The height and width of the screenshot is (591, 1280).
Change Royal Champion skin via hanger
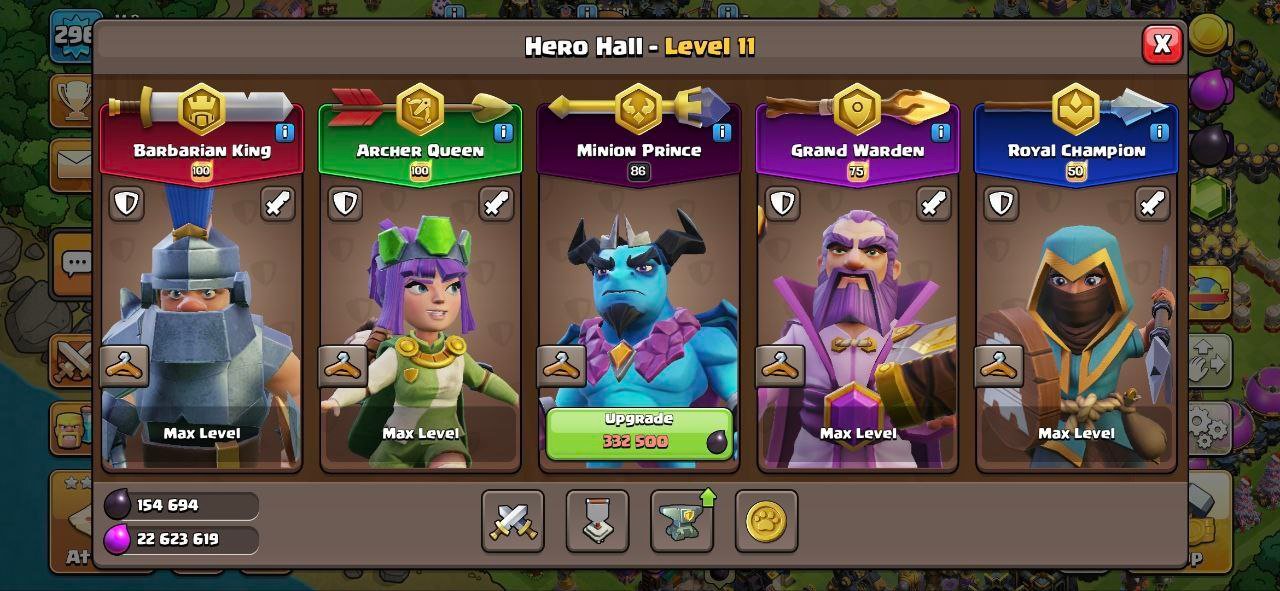pyautogui.click(x=999, y=366)
